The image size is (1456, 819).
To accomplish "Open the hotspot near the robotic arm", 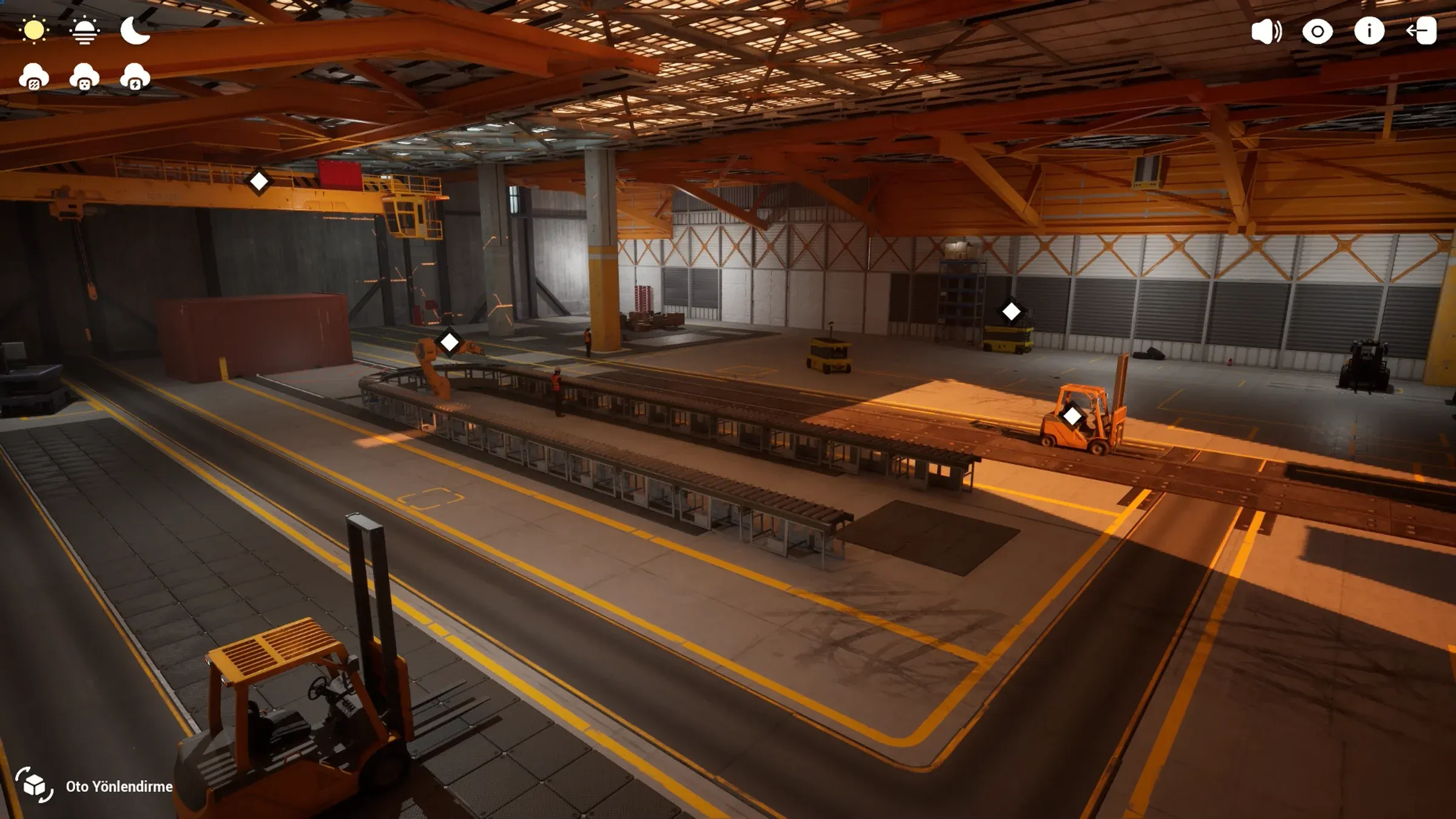I will point(450,342).
